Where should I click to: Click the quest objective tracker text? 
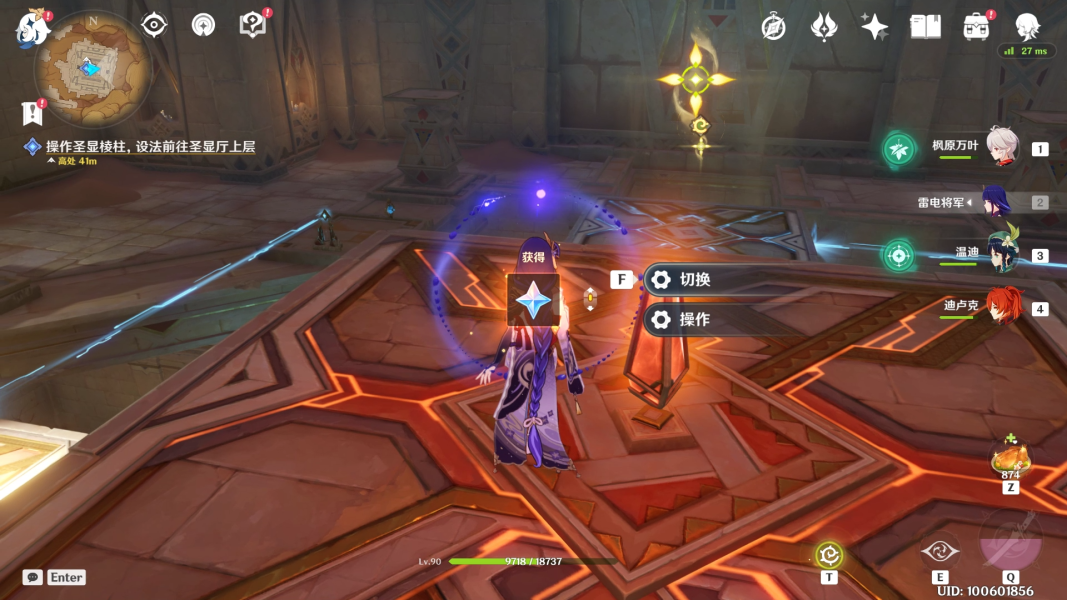pos(150,147)
